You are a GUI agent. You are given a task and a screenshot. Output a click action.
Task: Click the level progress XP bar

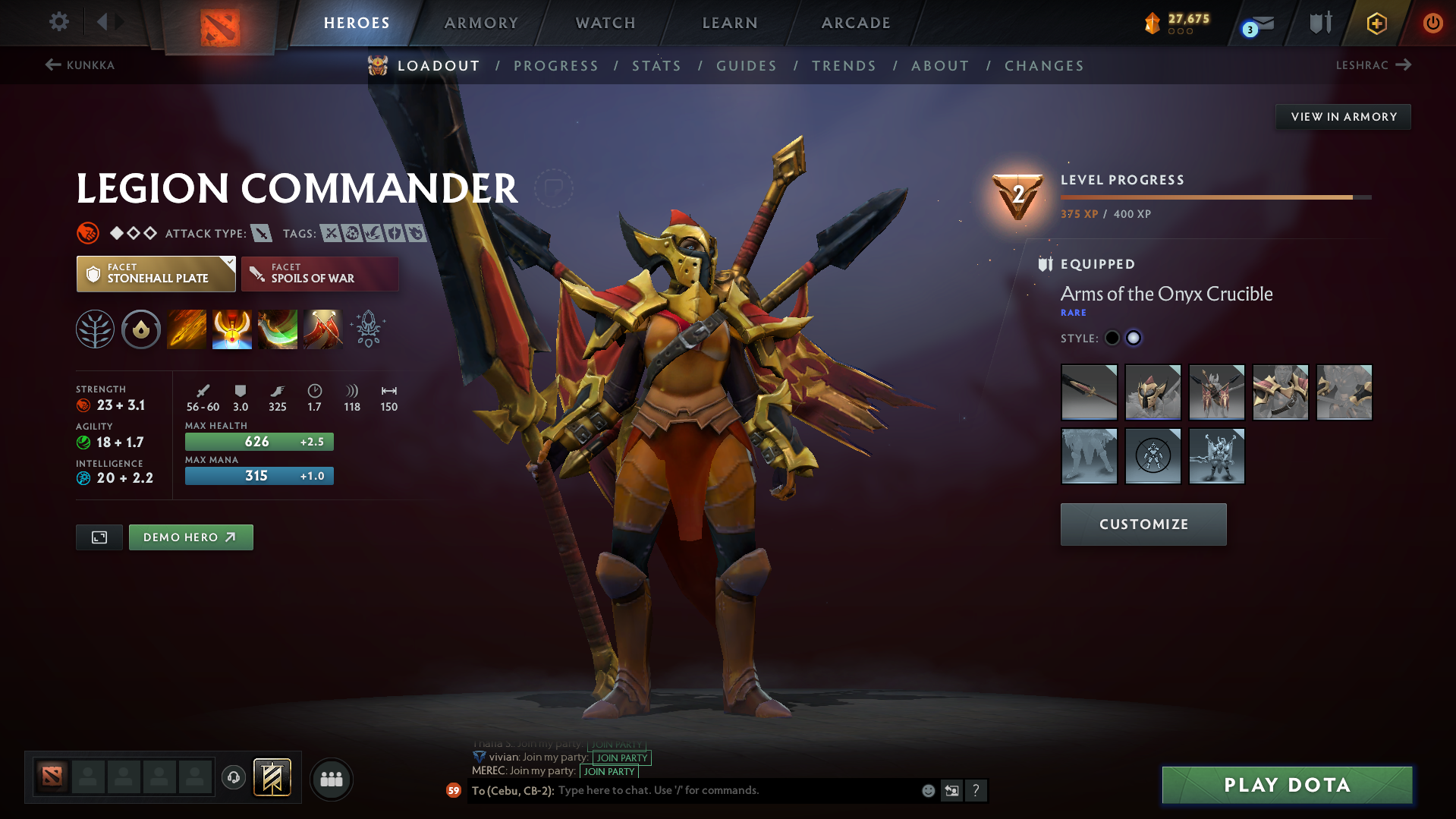1214,197
